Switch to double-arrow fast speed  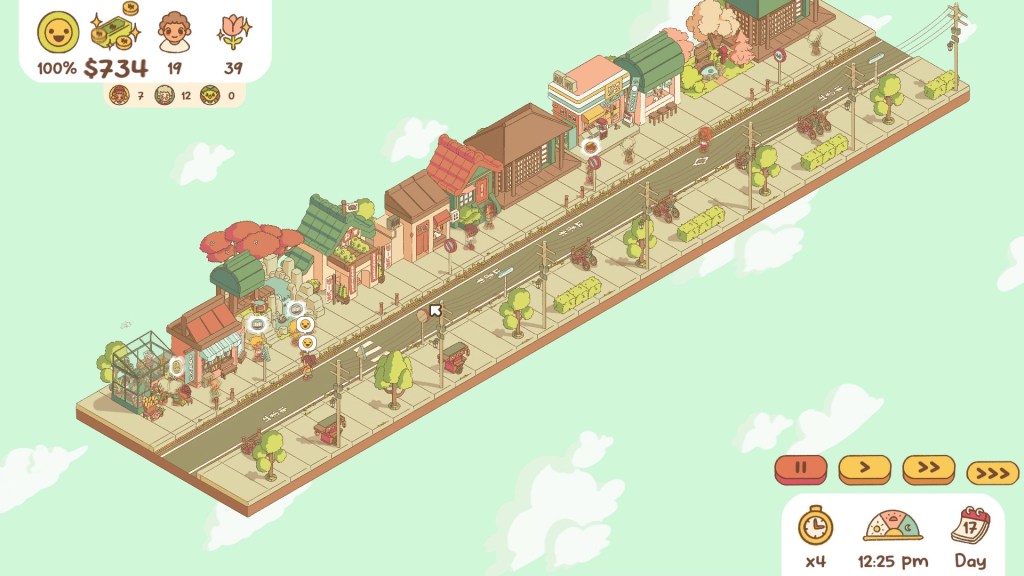coord(929,468)
